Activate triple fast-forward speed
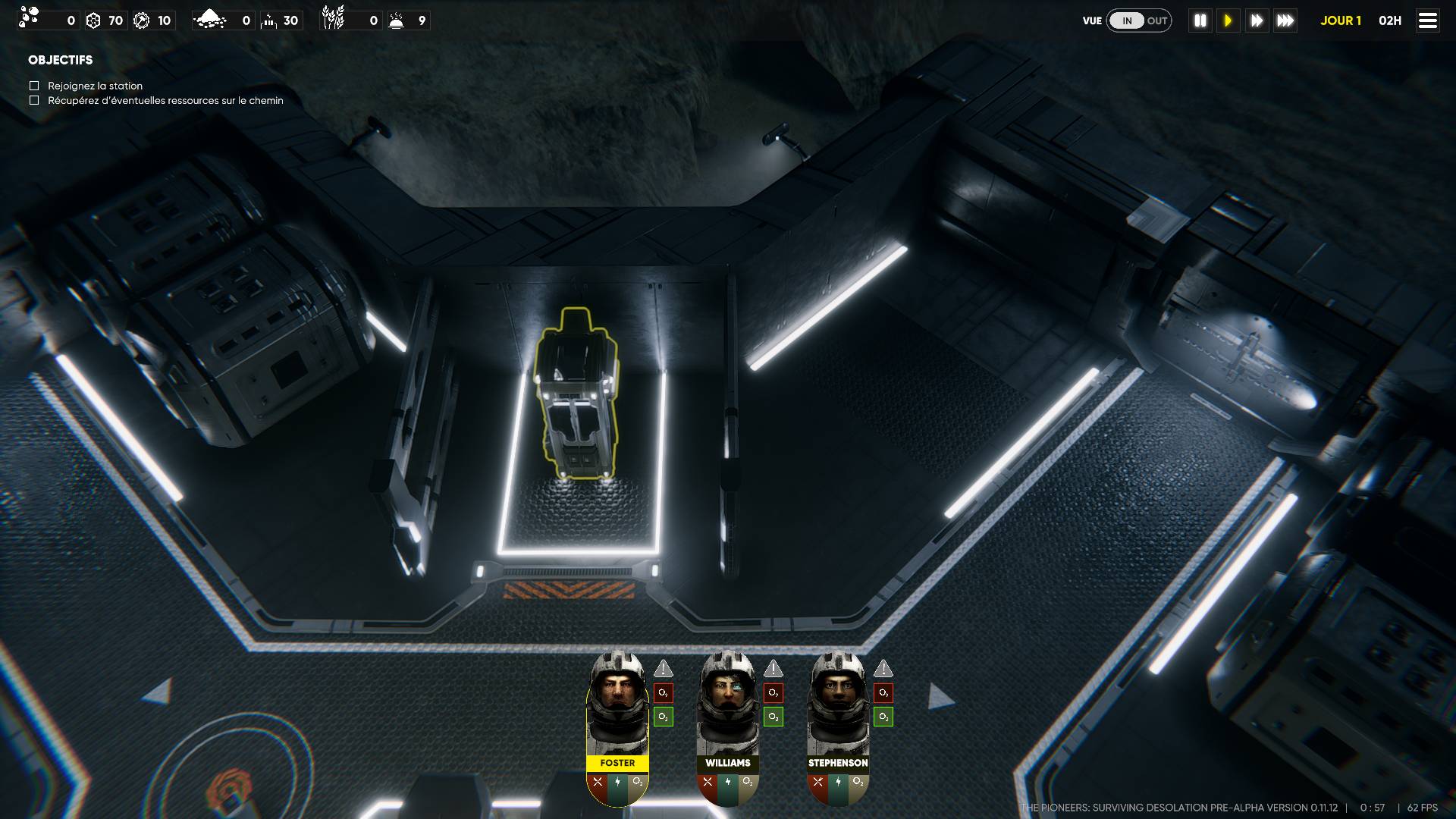Image resolution: width=1456 pixels, height=819 pixels. 1285,20
